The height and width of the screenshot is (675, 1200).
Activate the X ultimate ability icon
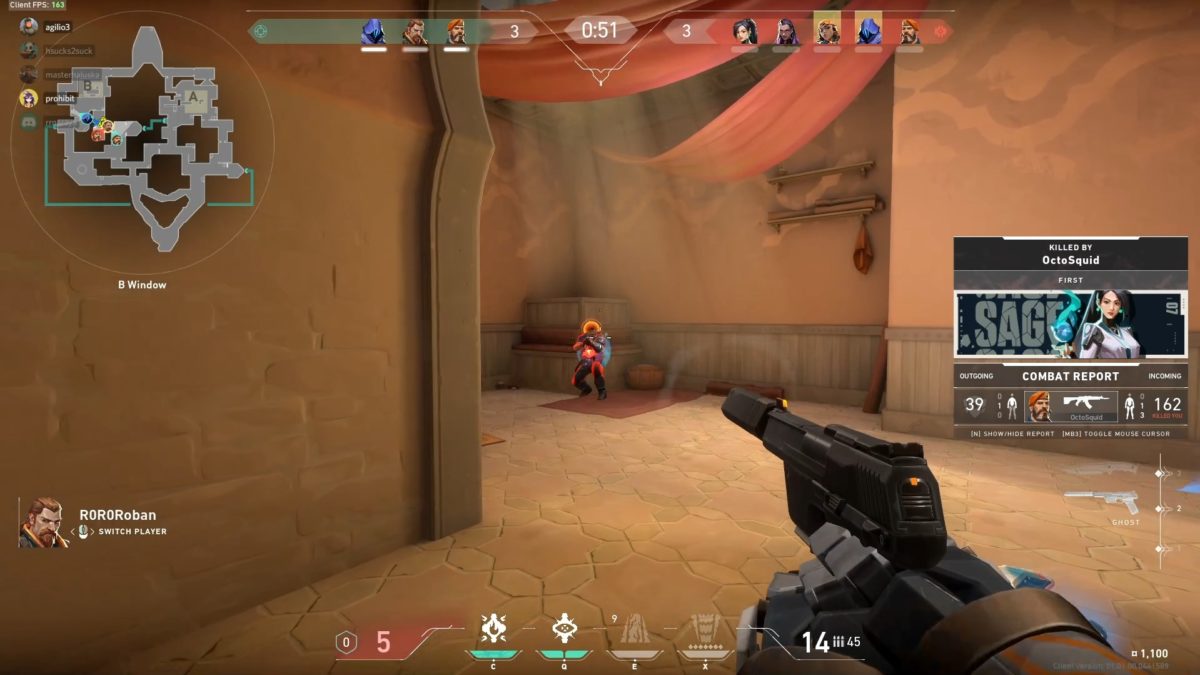[705, 628]
